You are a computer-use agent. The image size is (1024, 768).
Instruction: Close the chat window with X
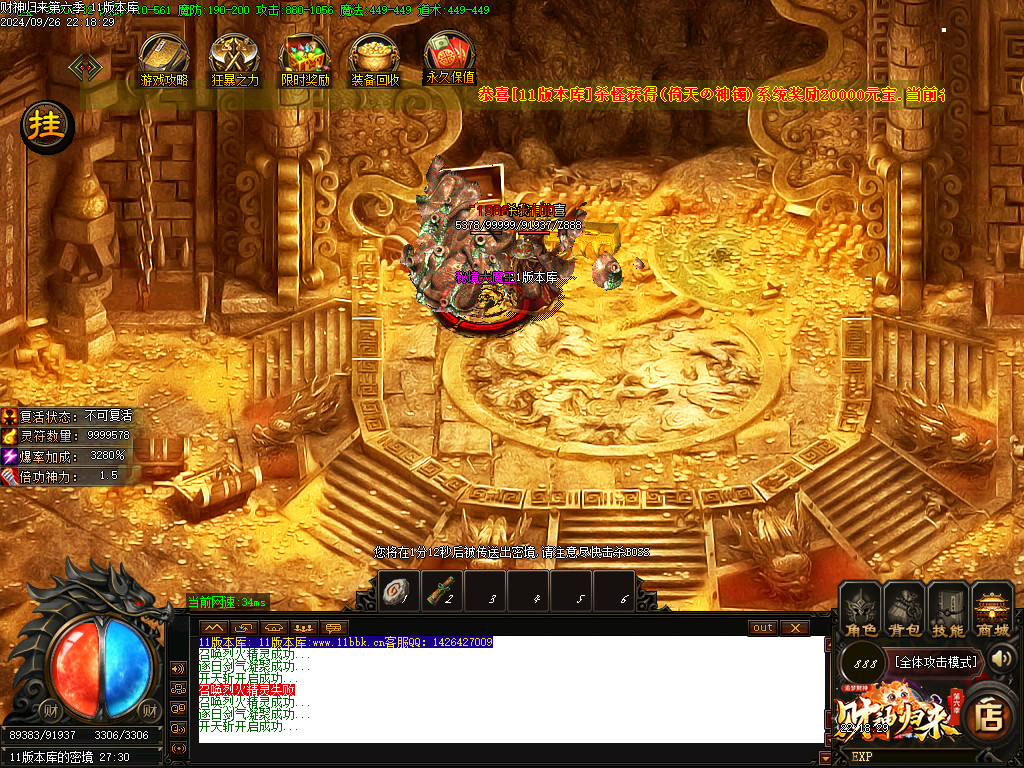pos(794,628)
